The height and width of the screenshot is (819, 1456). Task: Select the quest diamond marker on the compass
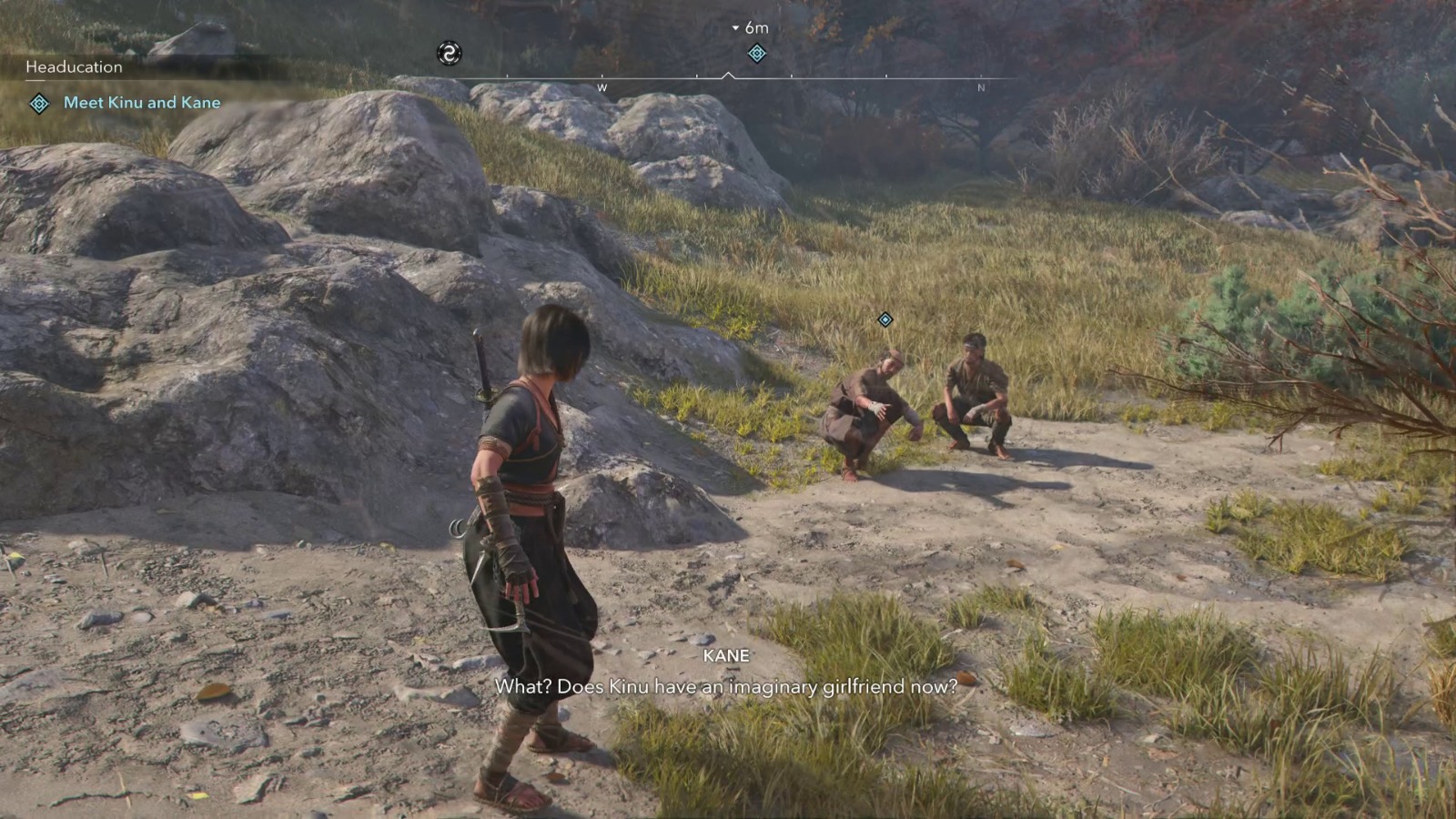[756, 54]
